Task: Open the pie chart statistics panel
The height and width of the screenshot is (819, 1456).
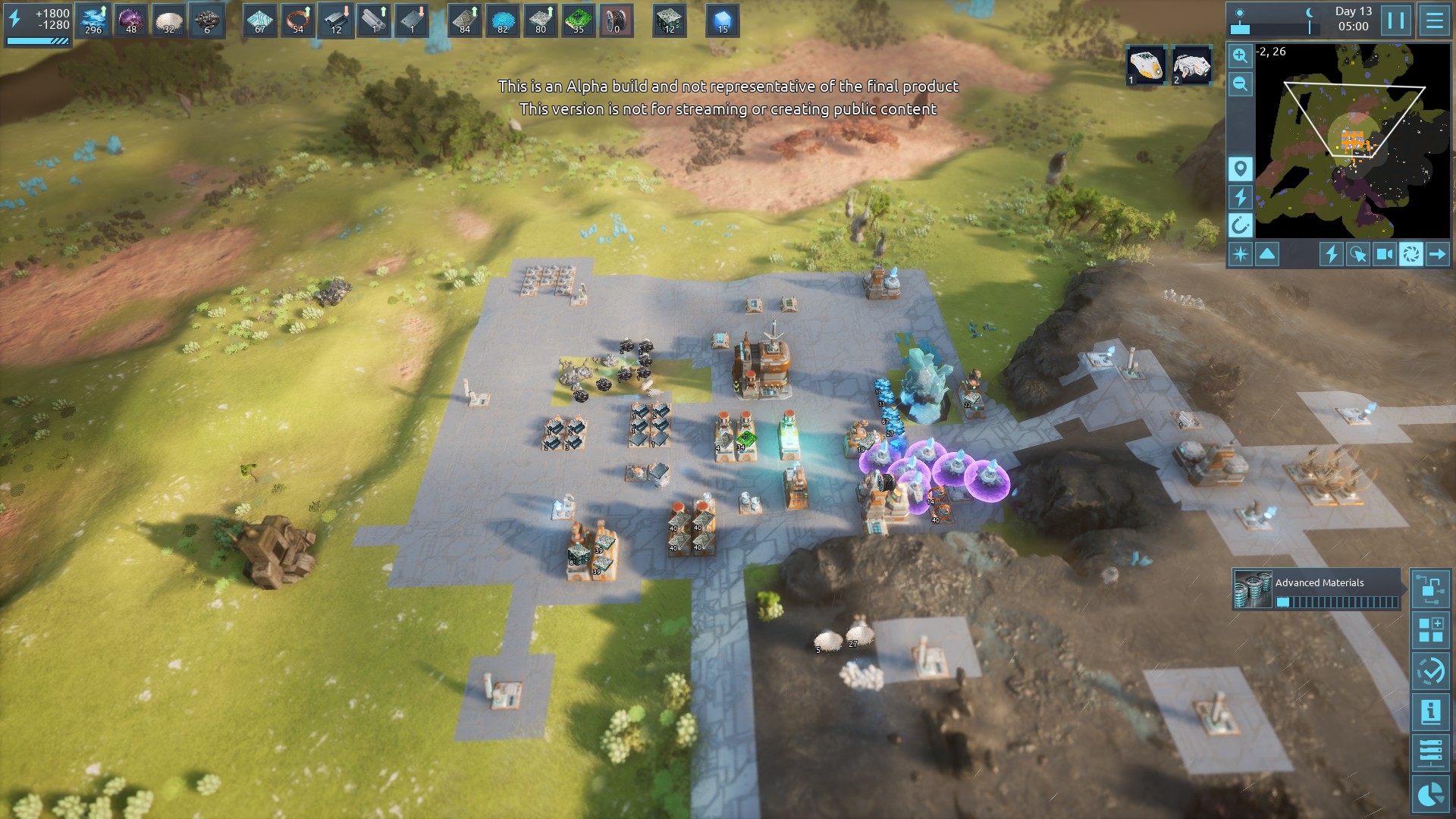Action: click(x=1431, y=794)
